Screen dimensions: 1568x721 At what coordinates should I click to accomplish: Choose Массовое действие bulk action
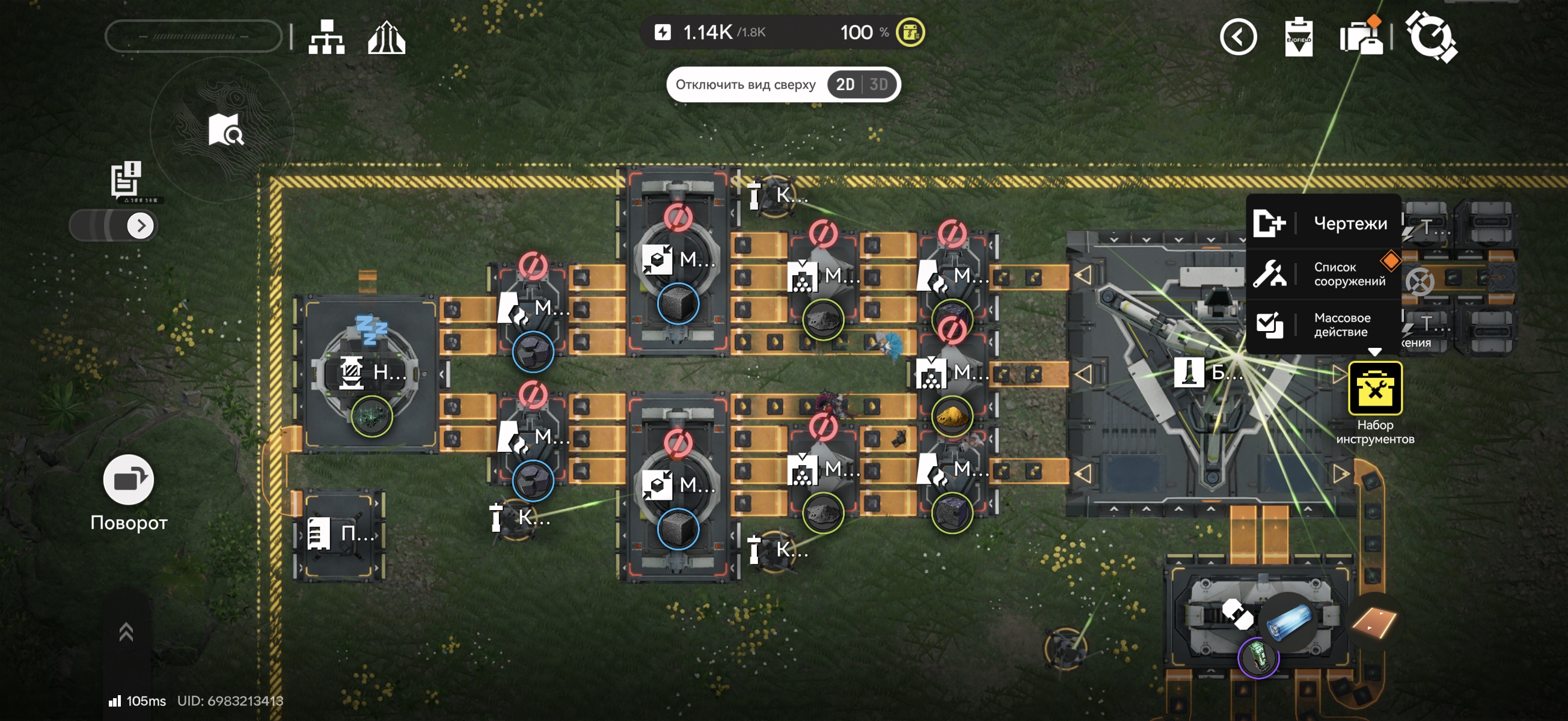coord(1323,325)
